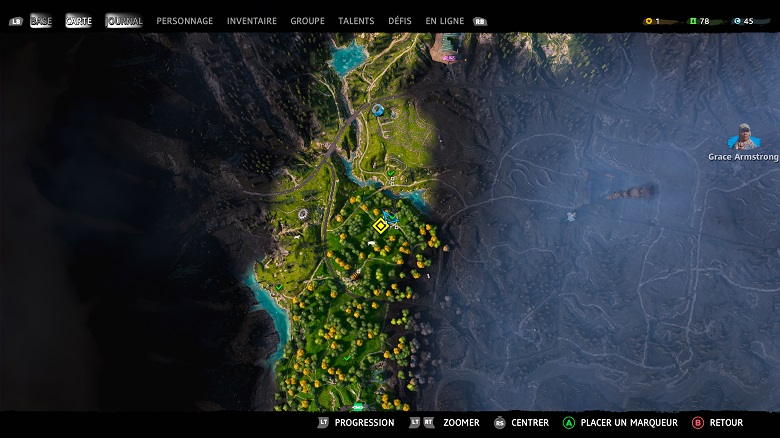The image size is (780, 438).
Task: Go to the Personnage tab
Action: pos(185,21)
